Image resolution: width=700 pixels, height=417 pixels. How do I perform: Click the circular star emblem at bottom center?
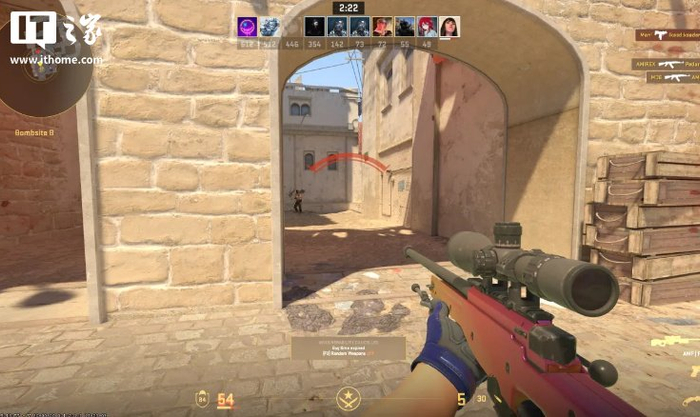[349, 399]
